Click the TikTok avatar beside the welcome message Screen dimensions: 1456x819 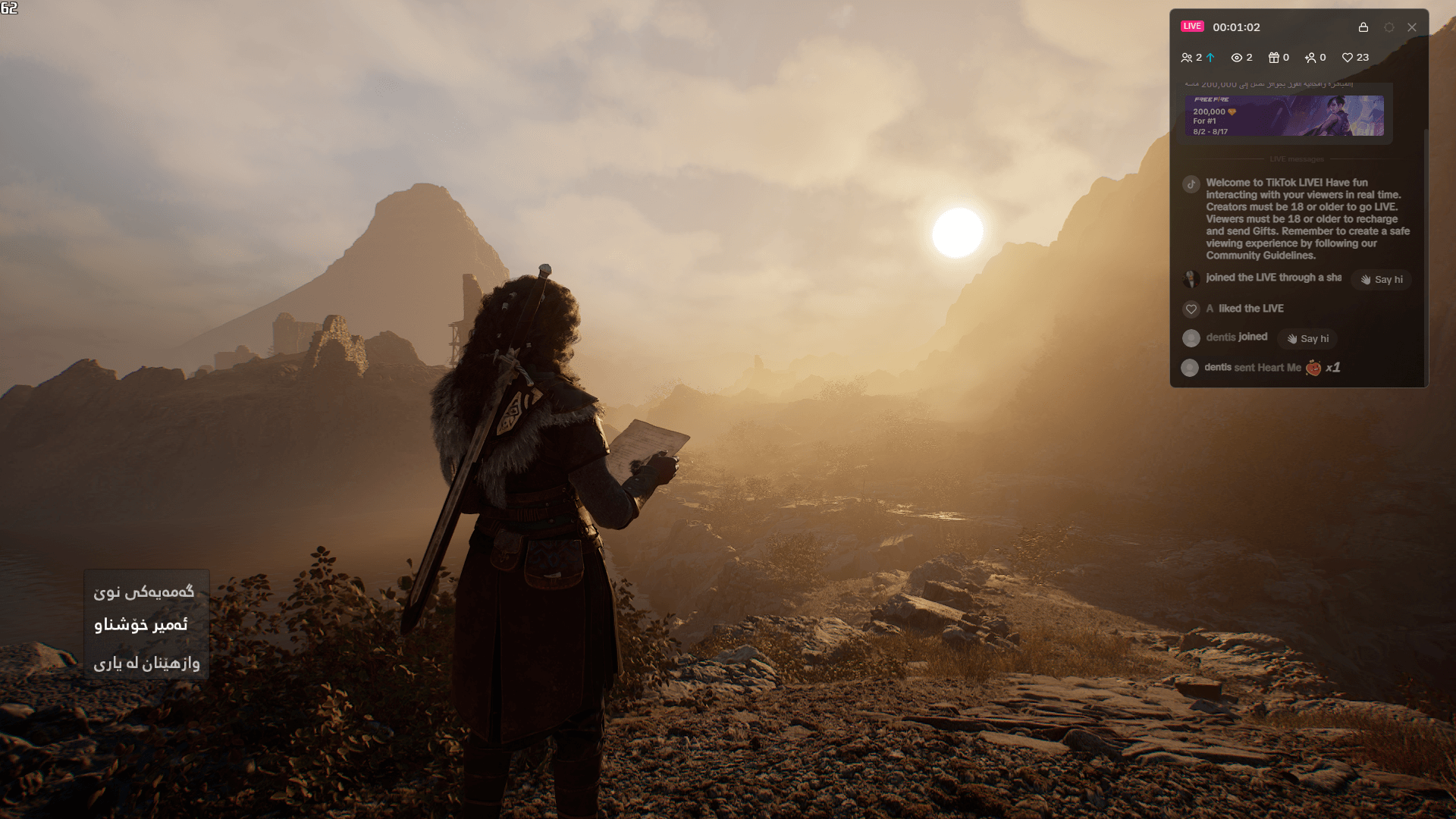(1191, 184)
